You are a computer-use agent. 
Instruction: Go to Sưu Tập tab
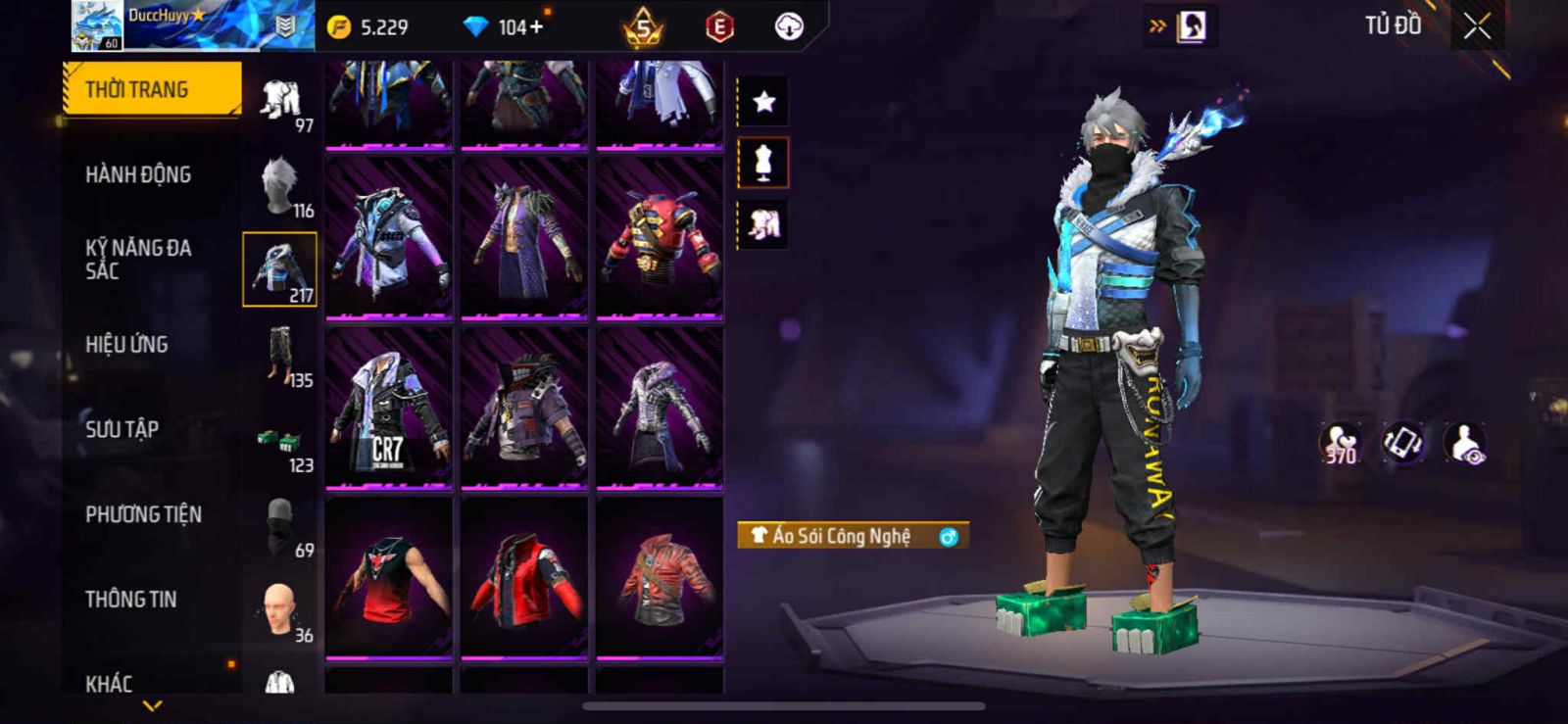(122, 429)
